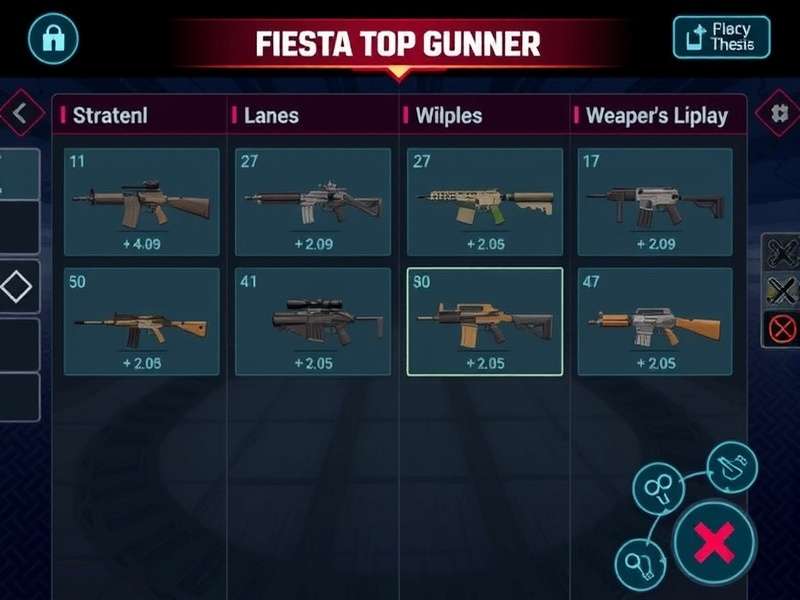Image resolution: width=800 pixels, height=600 pixels.
Task: Click the highlighted weapon card numbered 80
Action: coord(484,321)
